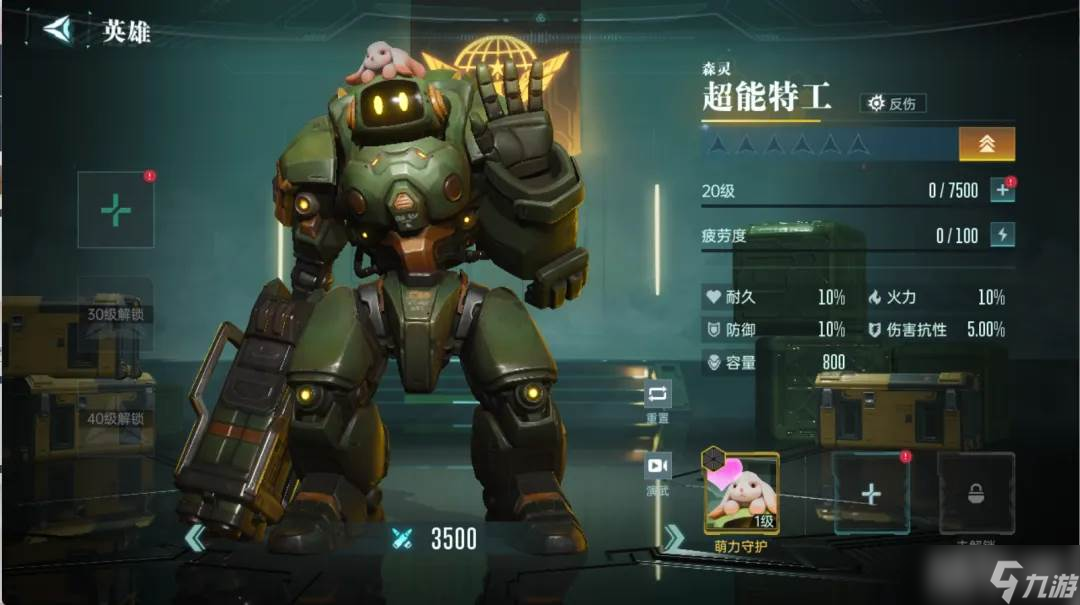1080x605 pixels.
Task: Go back from the 英雄 screen
Action: click(60, 30)
